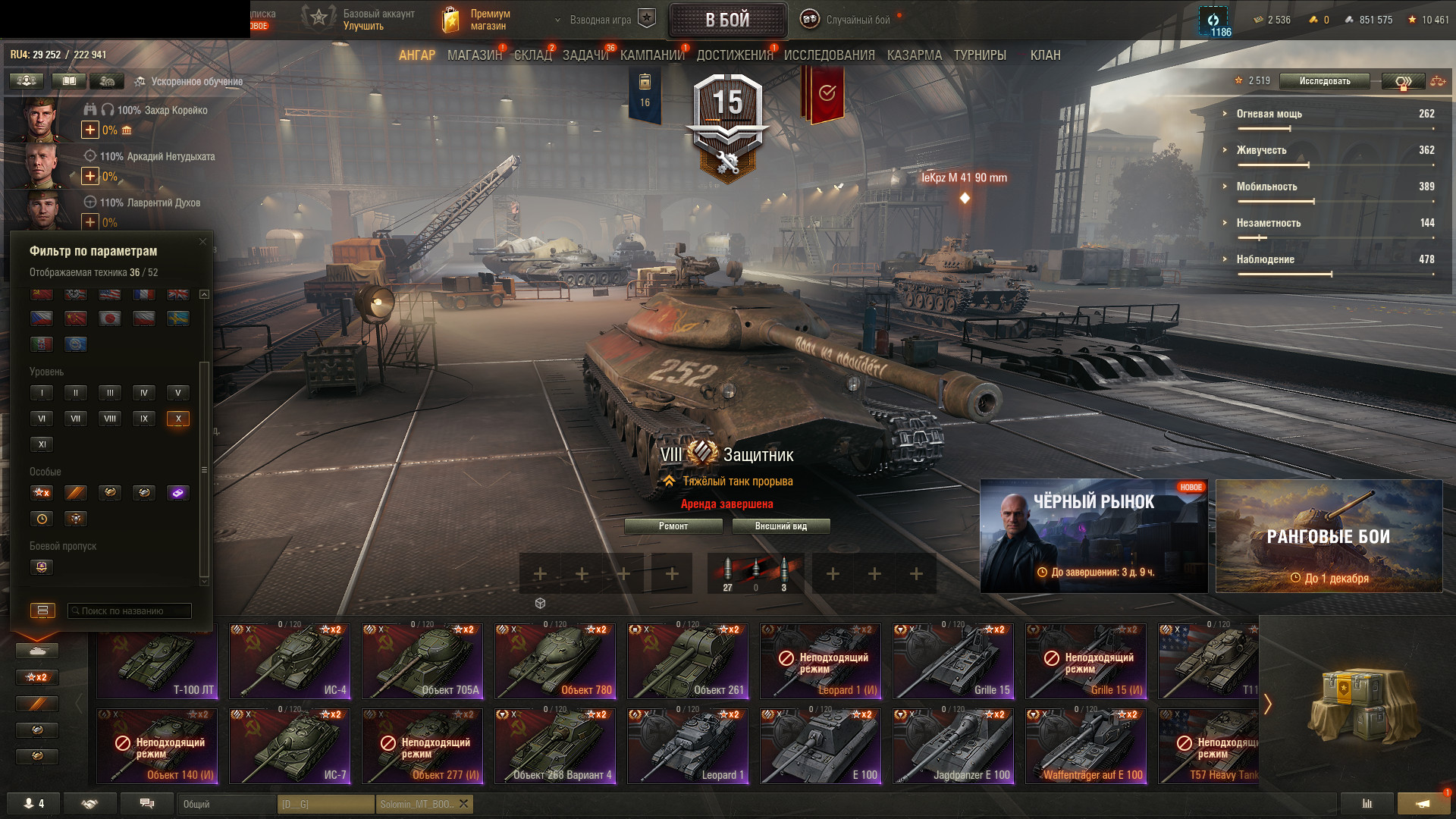
Task: Go to the КАЗАРМА tab
Action: 914,55
